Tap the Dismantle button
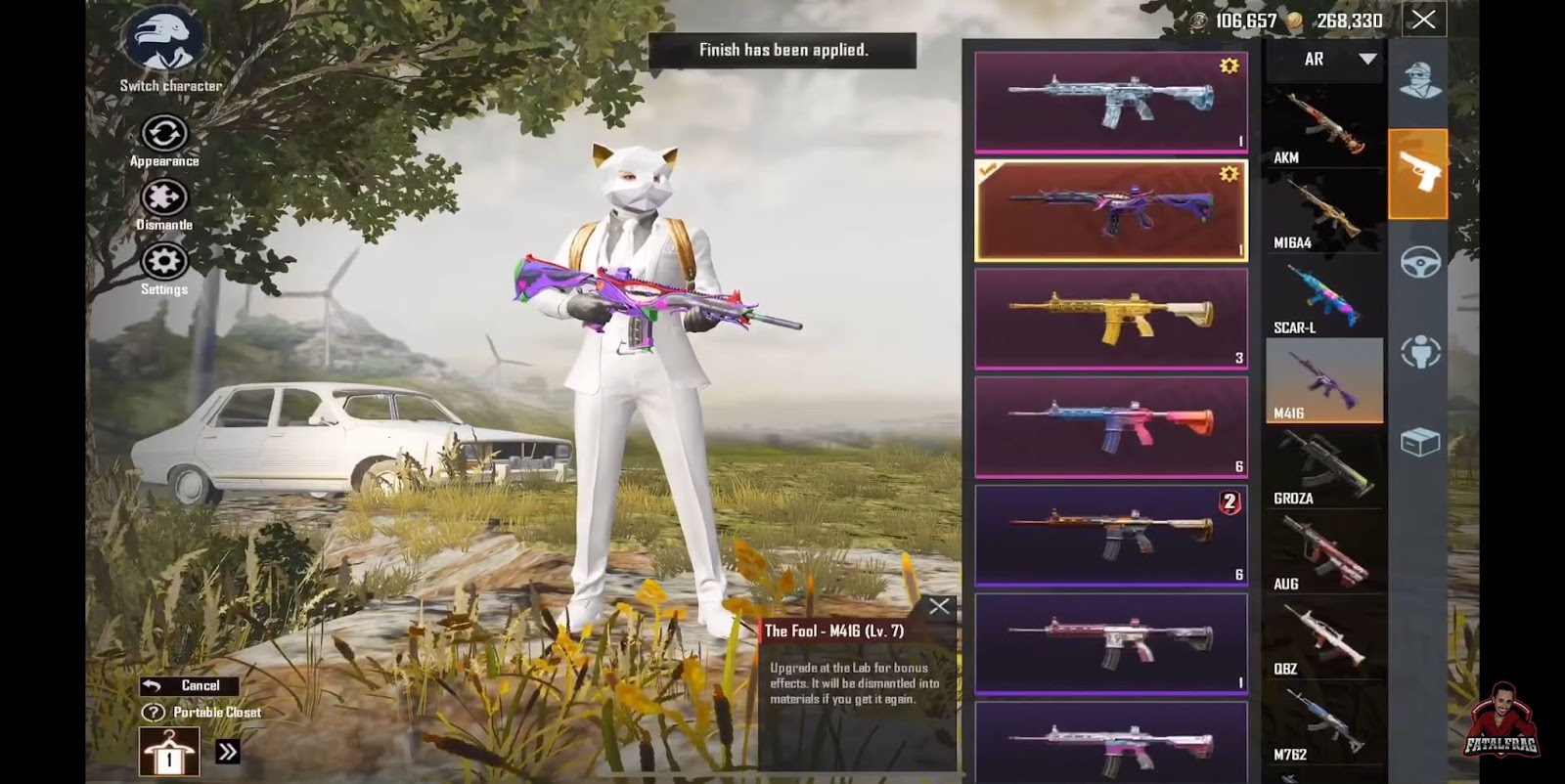The height and width of the screenshot is (784, 1565). pos(163,198)
